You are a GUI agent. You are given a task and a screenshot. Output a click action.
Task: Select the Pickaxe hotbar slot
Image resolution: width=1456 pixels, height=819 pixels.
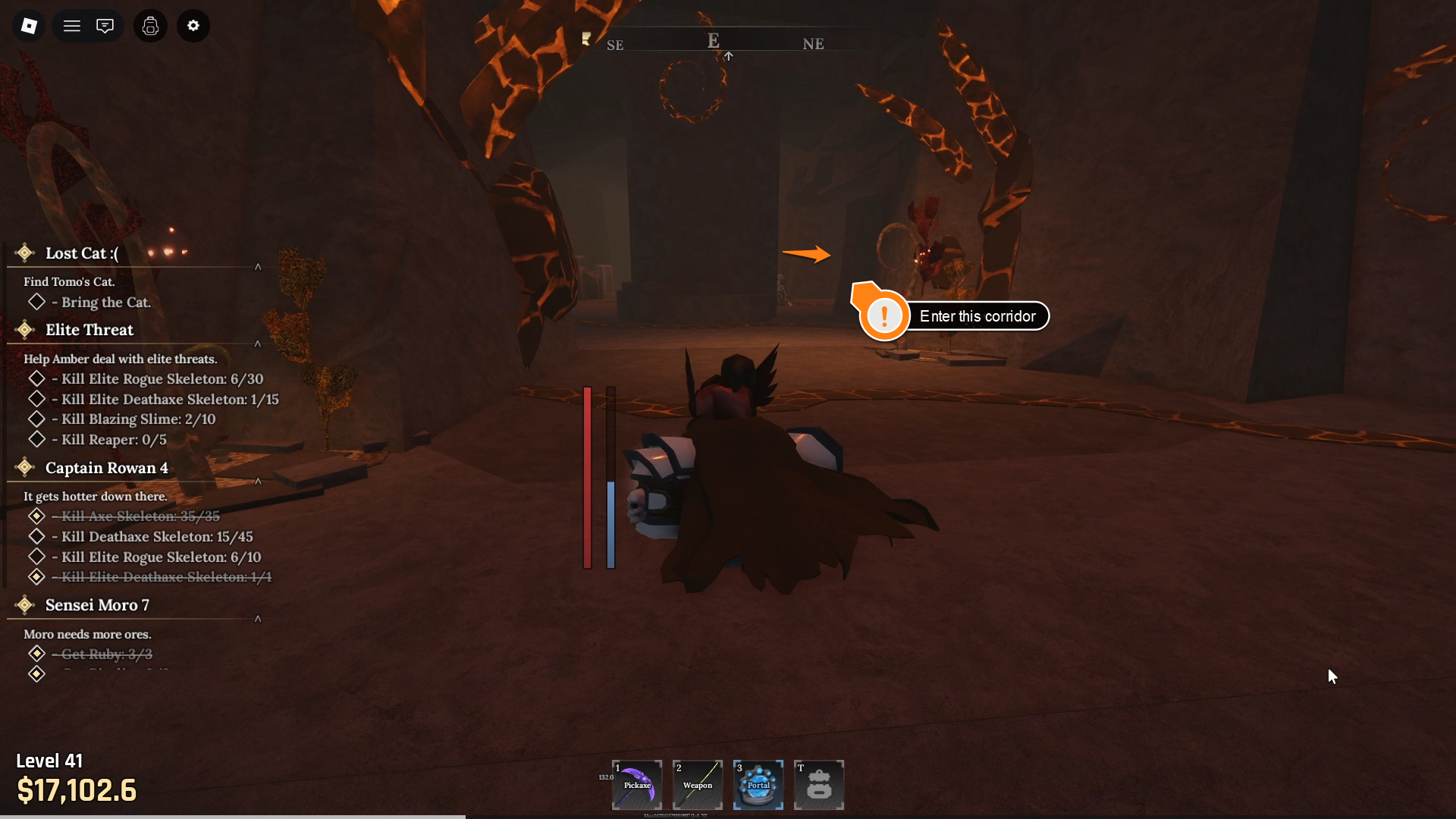tap(637, 785)
